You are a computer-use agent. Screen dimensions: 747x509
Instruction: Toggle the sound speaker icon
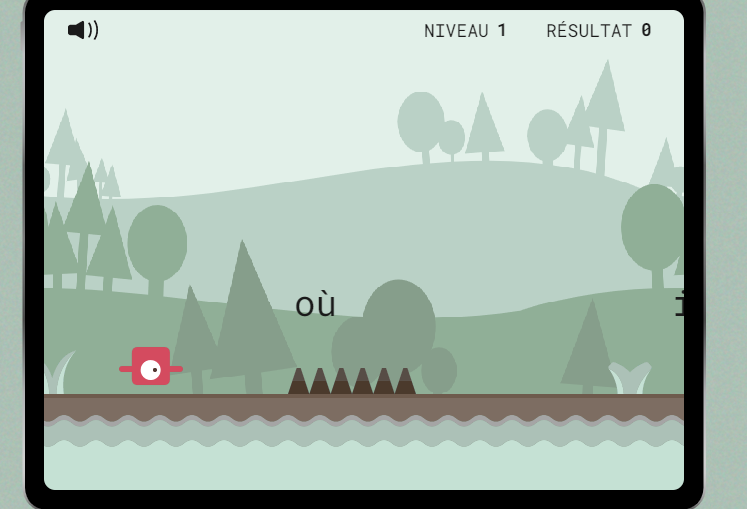(83, 30)
